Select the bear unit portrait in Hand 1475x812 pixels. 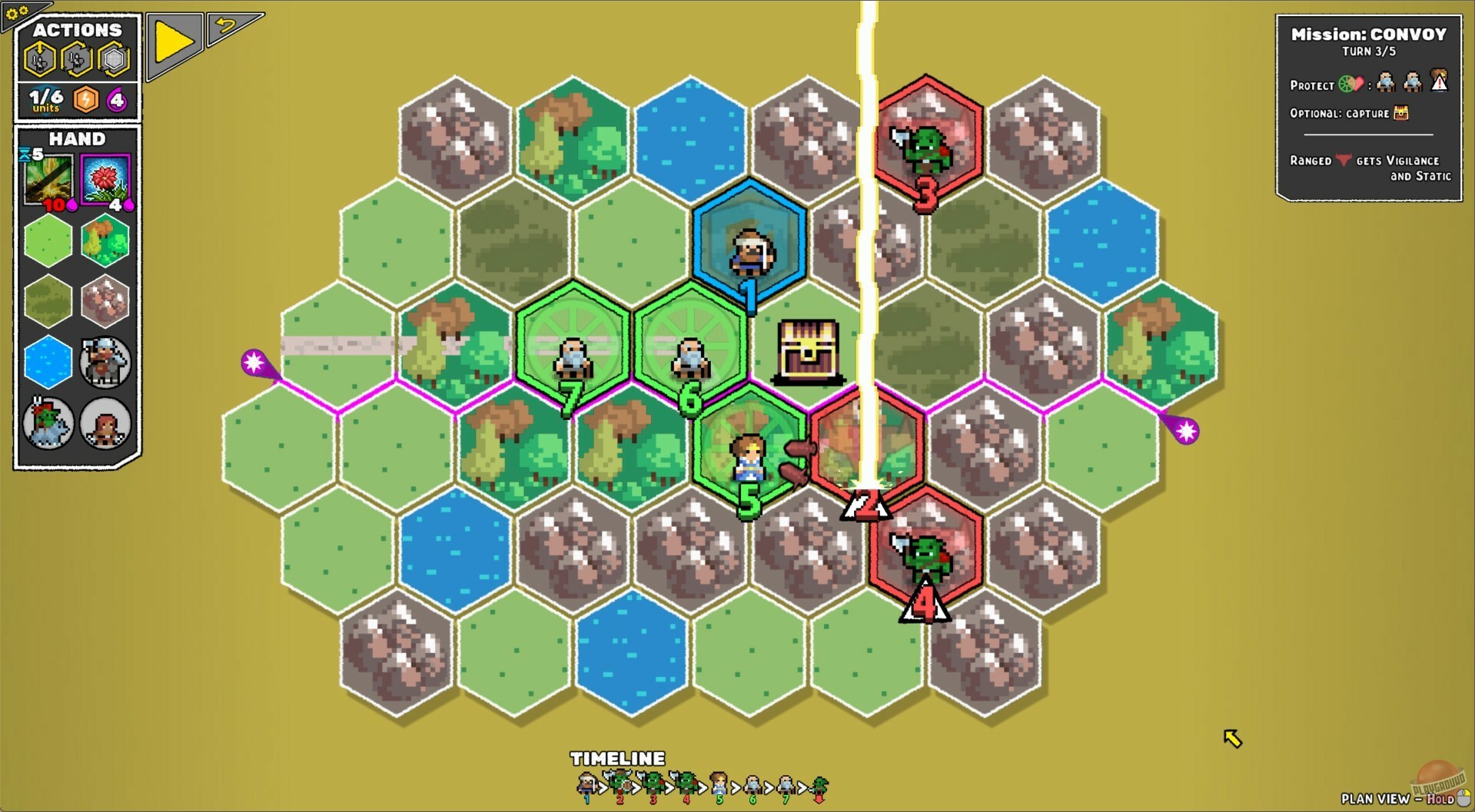click(x=105, y=423)
